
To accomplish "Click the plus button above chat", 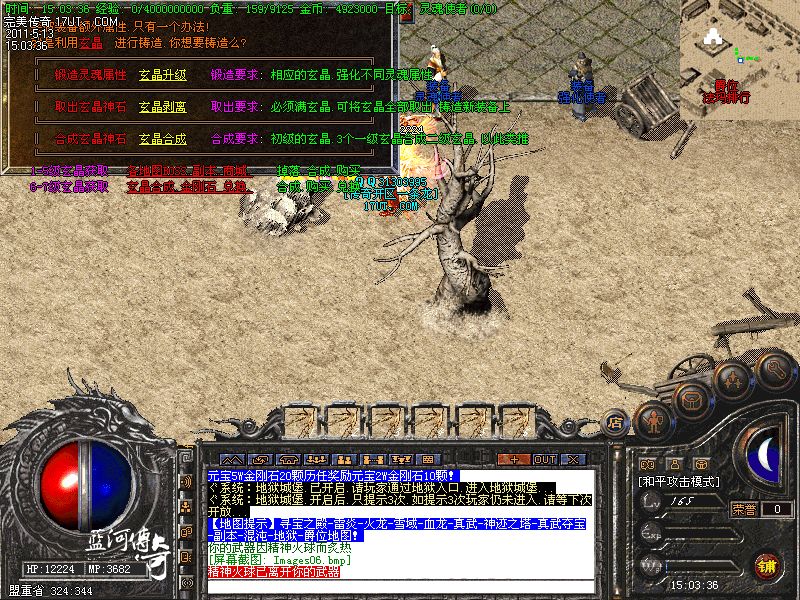I will [x=513, y=459].
